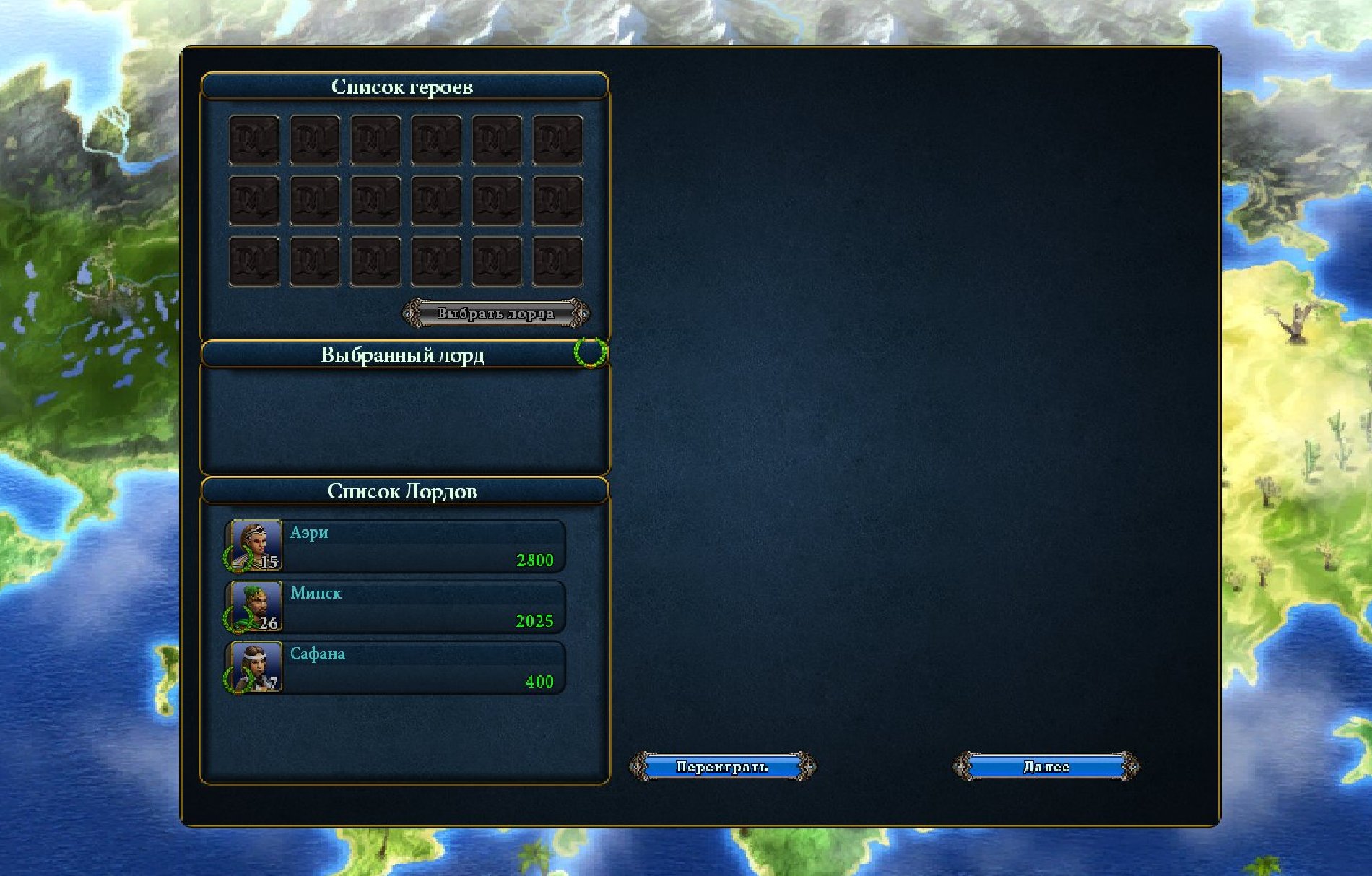Viewport: 1372px width, 876px height.
Task: Click the Выбрать лорда button
Action: (496, 314)
